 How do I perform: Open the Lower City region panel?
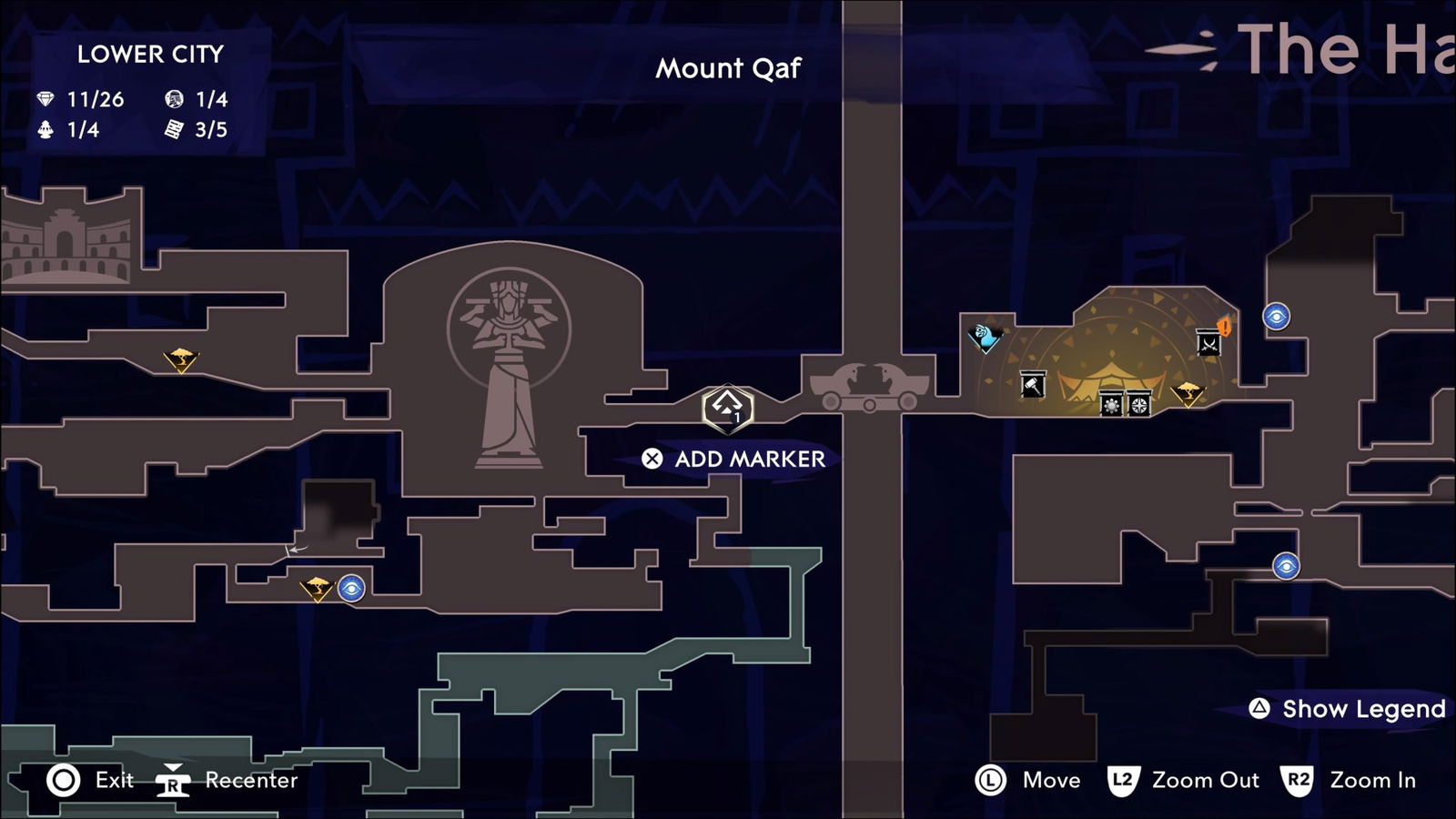tap(150, 55)
